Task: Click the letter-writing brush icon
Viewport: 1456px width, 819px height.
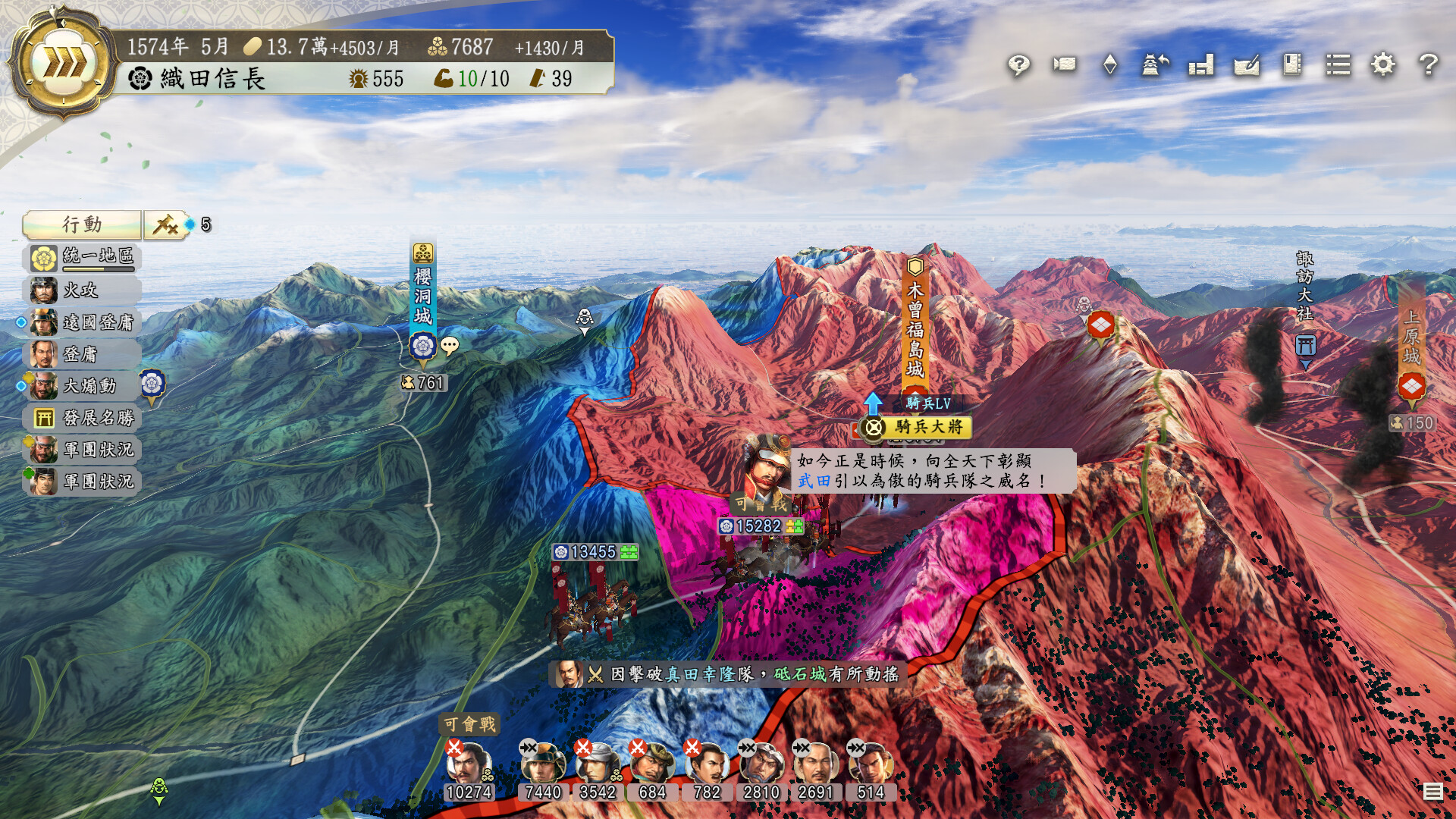Action: (1246, 66)
